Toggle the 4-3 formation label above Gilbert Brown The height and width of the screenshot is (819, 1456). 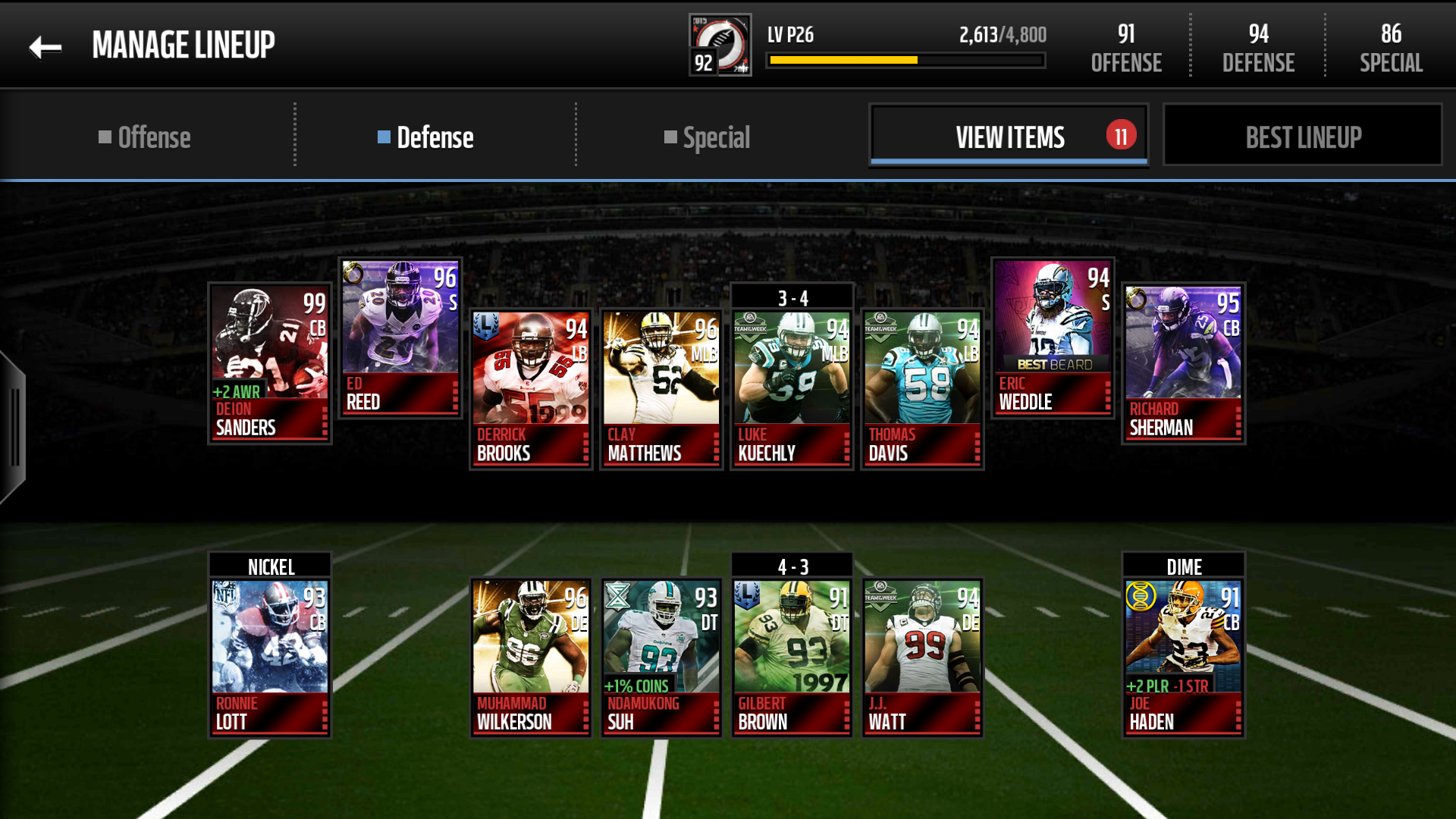pyautogui.click(x=792, y=566)
